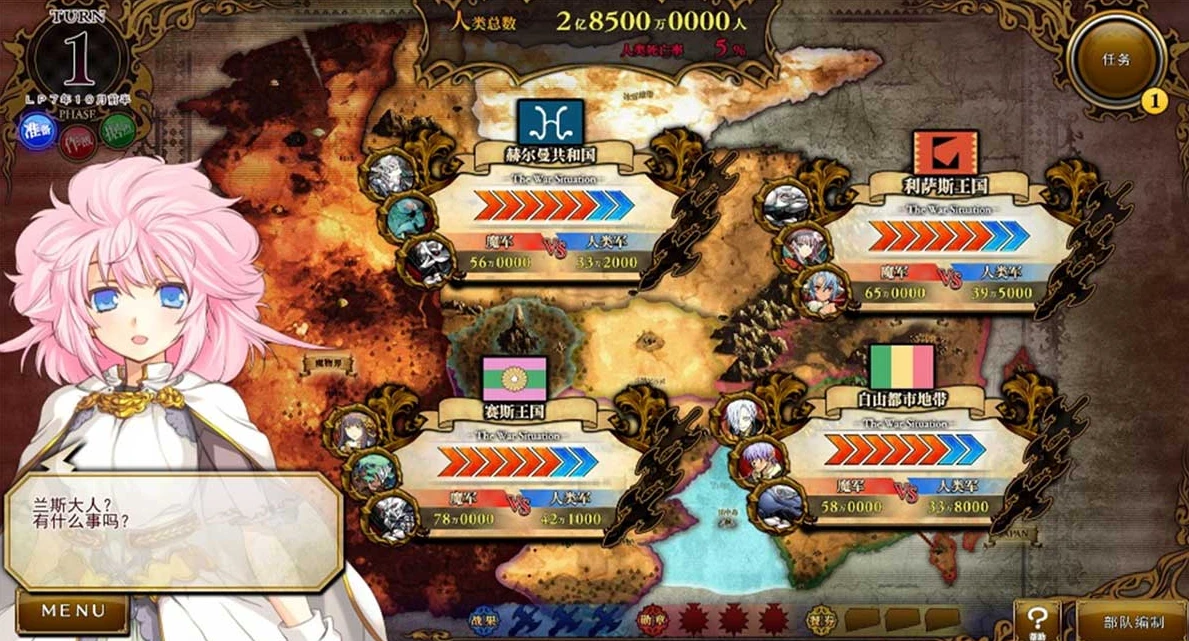Click the 自由都市地带 striped flag
The height and width of the screenshot is (641, 1189).
coord(902,367)
